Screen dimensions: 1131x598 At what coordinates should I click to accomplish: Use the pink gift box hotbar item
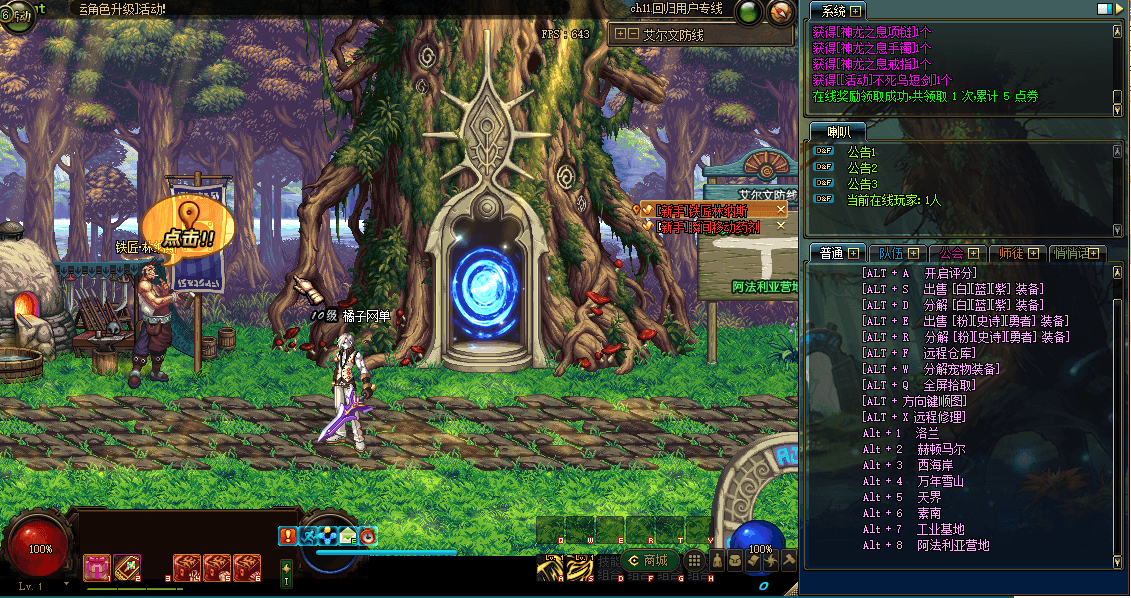(x=97, y=567)
